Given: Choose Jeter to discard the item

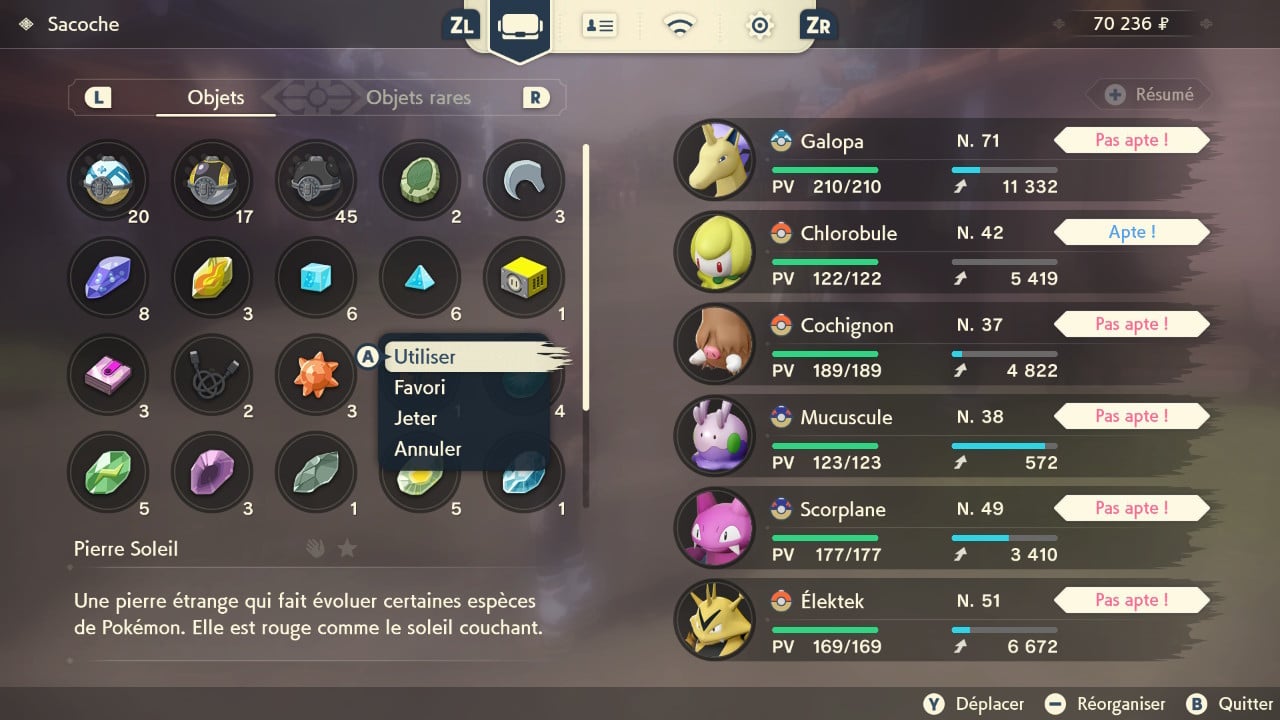Looking at the screenshot, I should (416, 418).
